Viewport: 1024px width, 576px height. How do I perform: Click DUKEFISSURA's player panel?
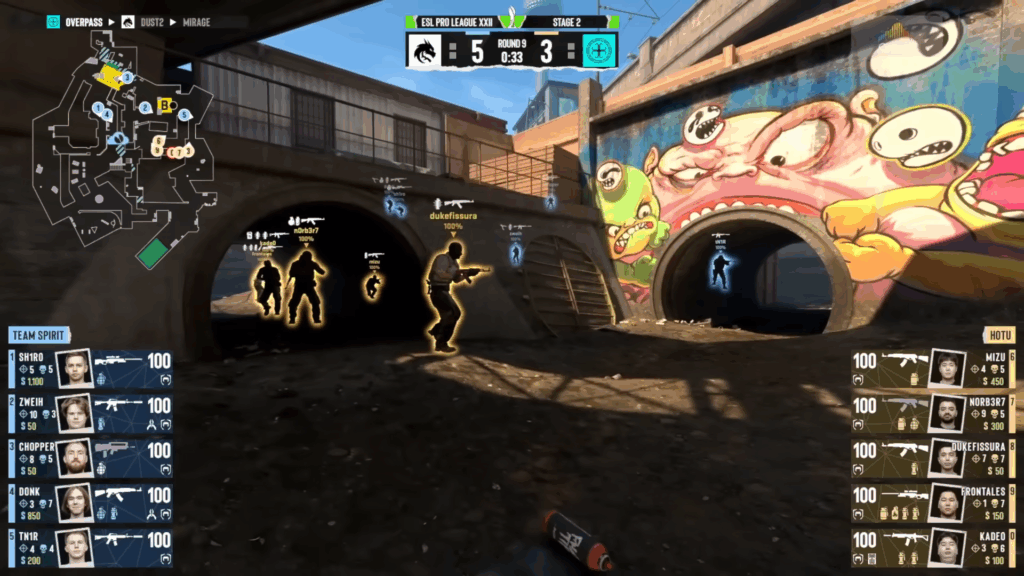coord(932,457)
